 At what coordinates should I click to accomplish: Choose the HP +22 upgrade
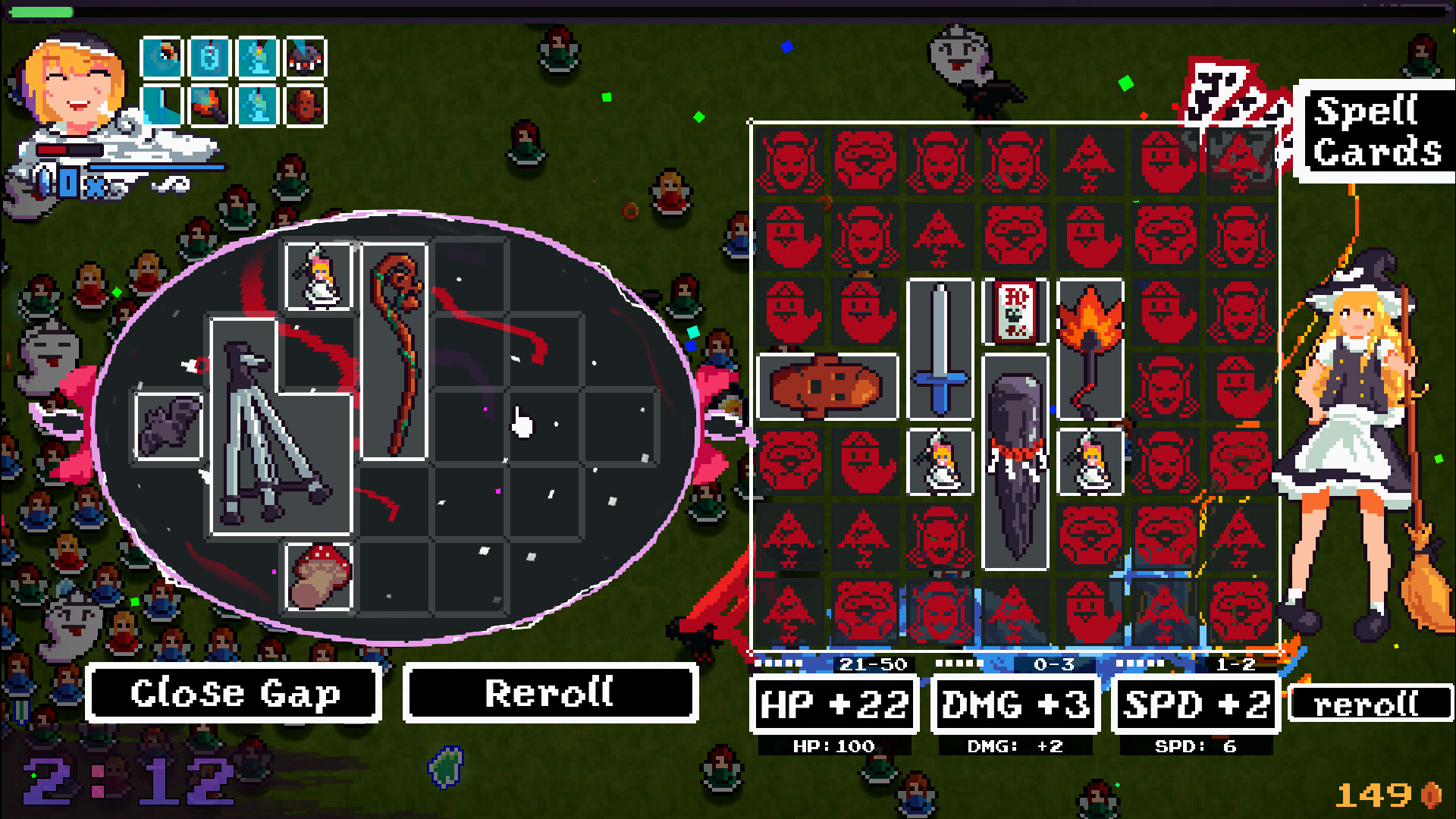point(833,704)
